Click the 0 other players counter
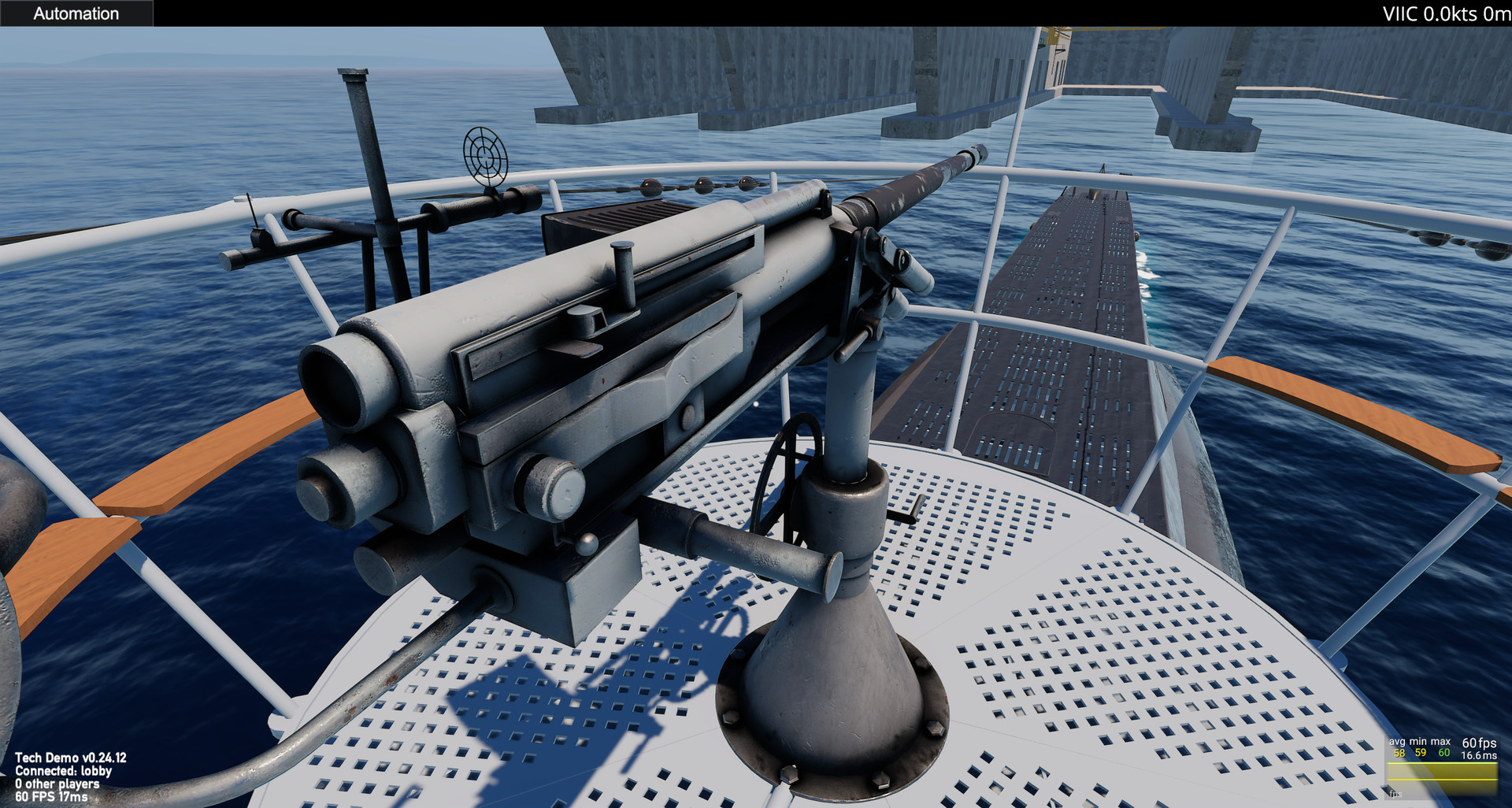The width and height of the screenshot is (1512, 808). coord(59,783)
